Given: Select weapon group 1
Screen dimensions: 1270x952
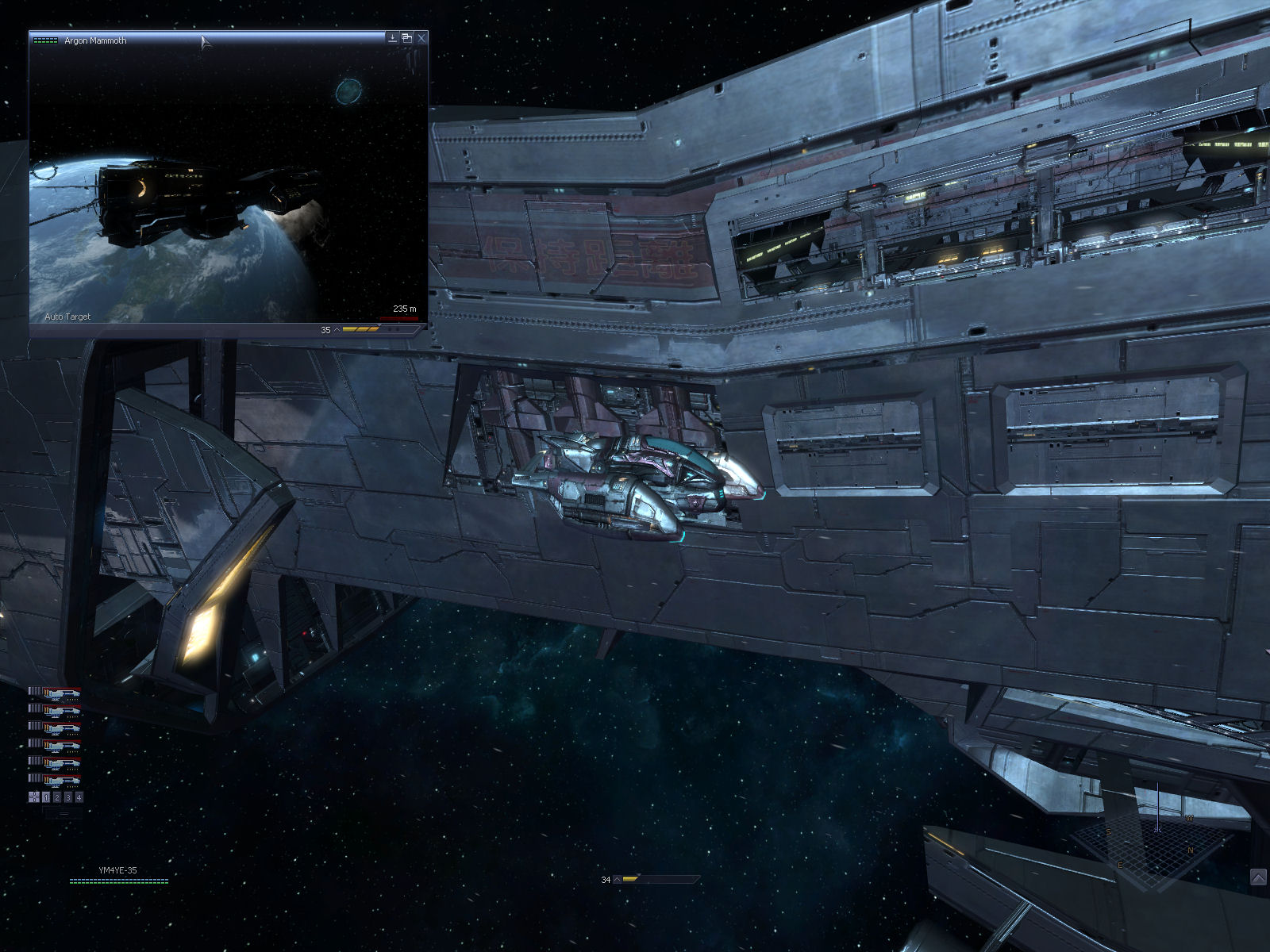Looking at the screenshot, I should pyautogui.click(x=46, y=797).
